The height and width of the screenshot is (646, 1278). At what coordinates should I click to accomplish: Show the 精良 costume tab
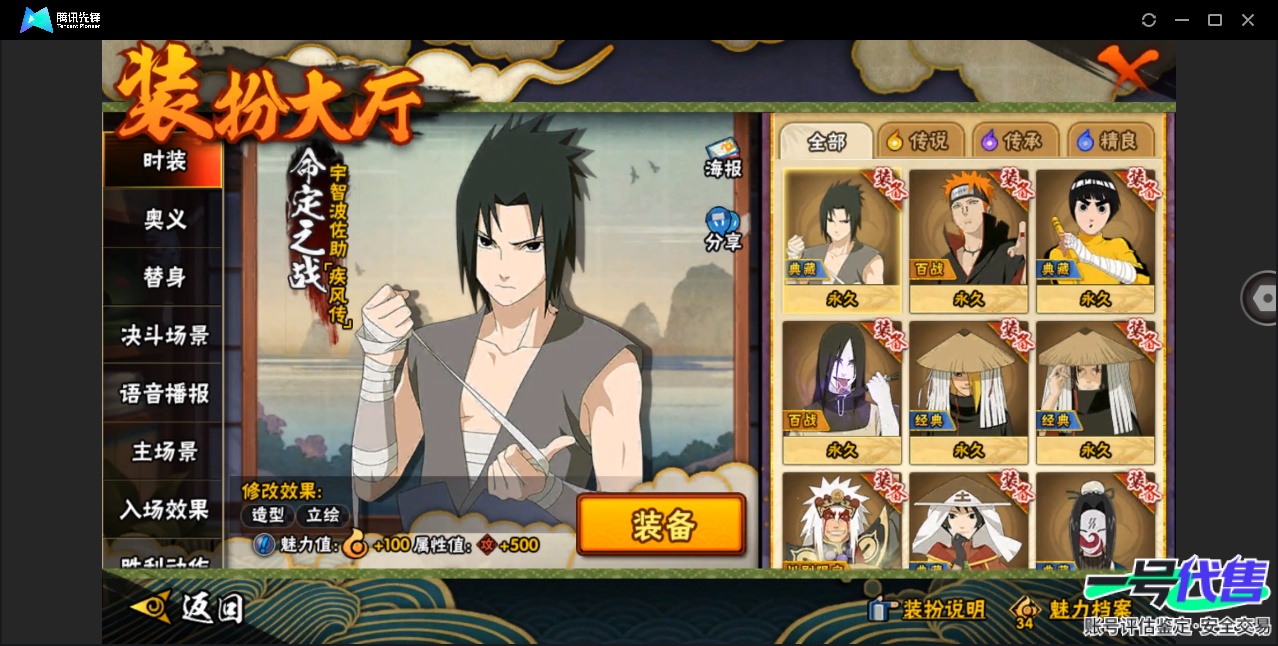[1109, 141]
